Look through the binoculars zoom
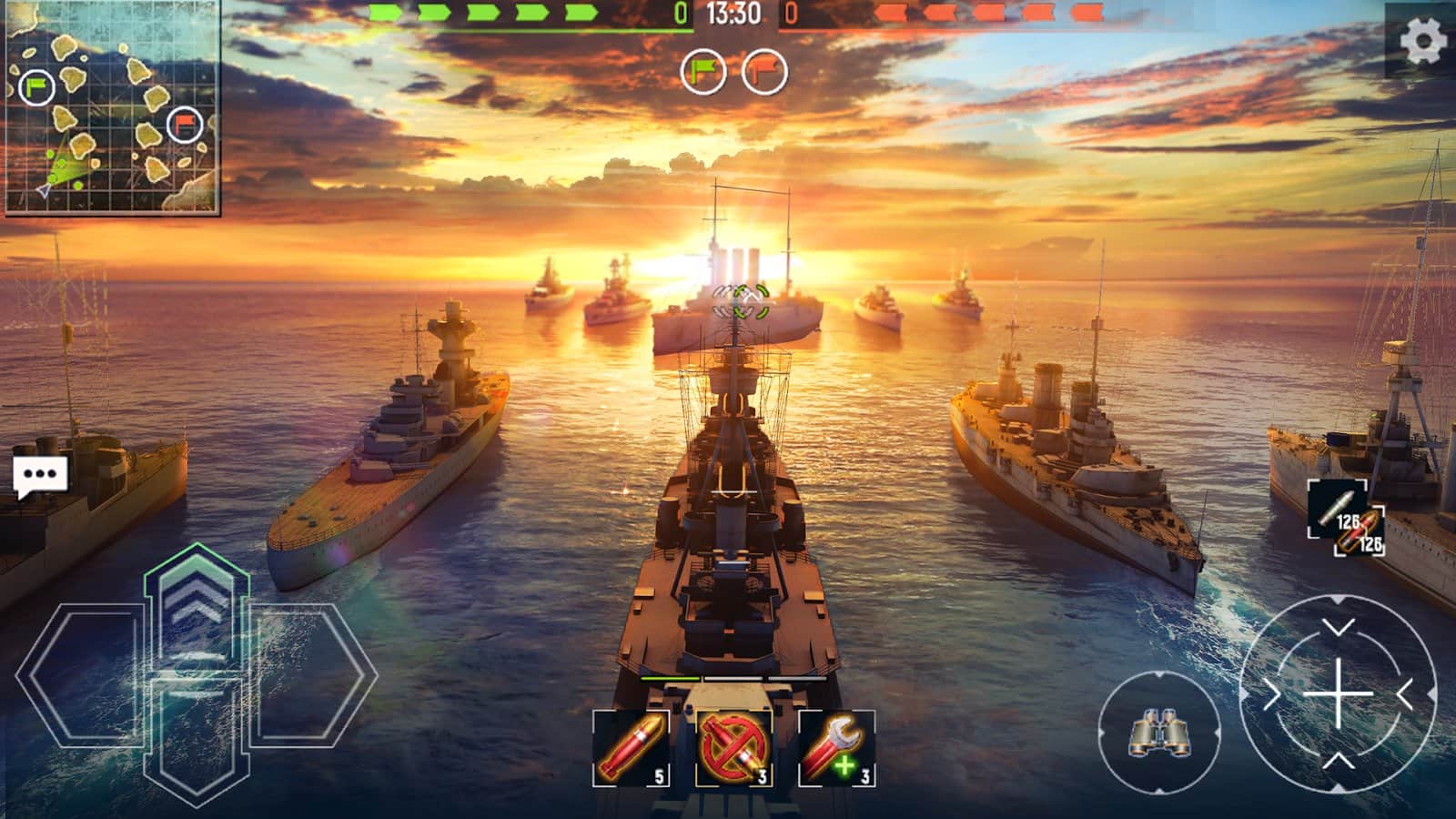The image size is (1456, 819). point(1158,731)
